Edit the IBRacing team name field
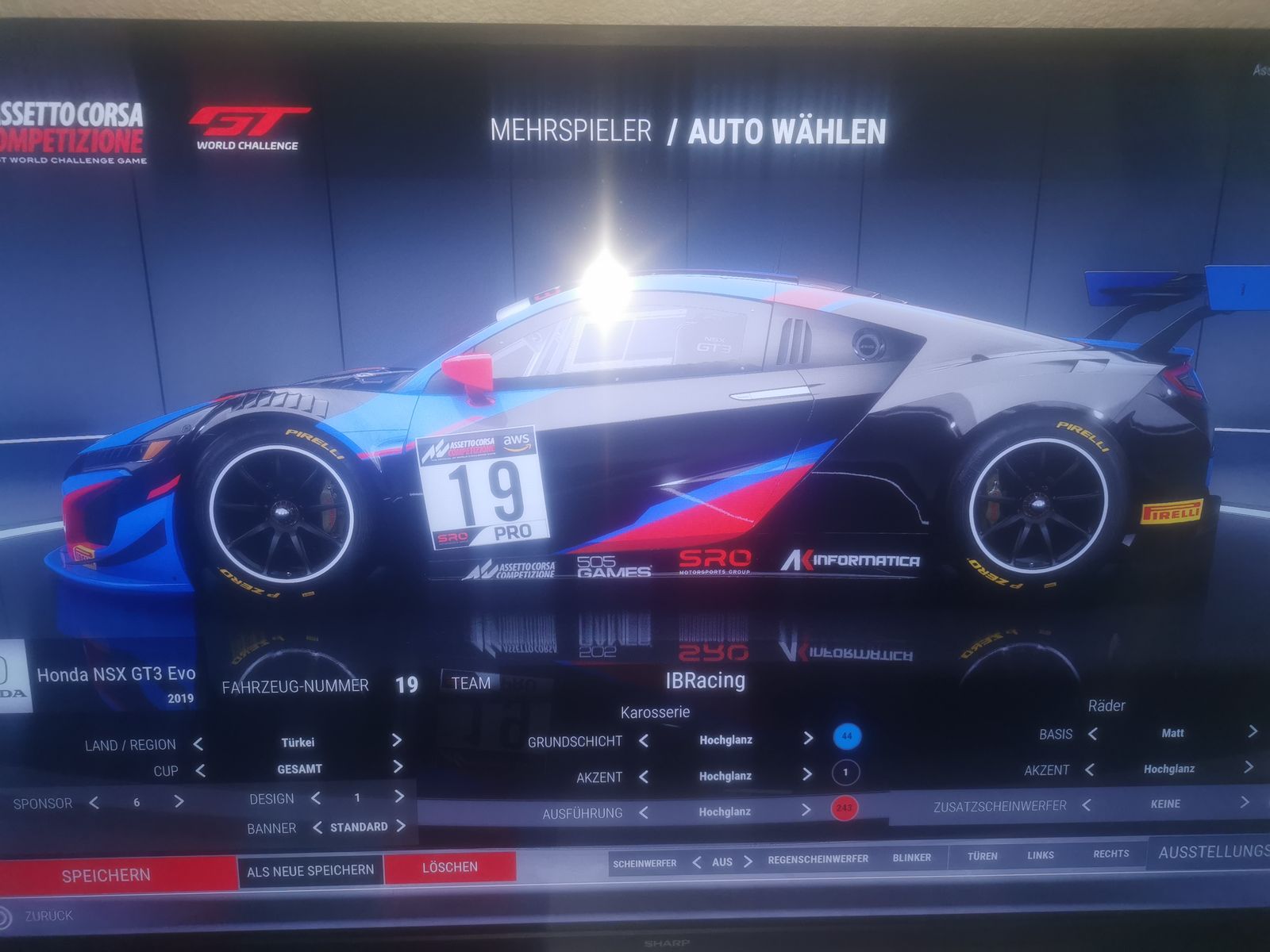This screenshot has height=952, width=1270. [x=705, y=681]
